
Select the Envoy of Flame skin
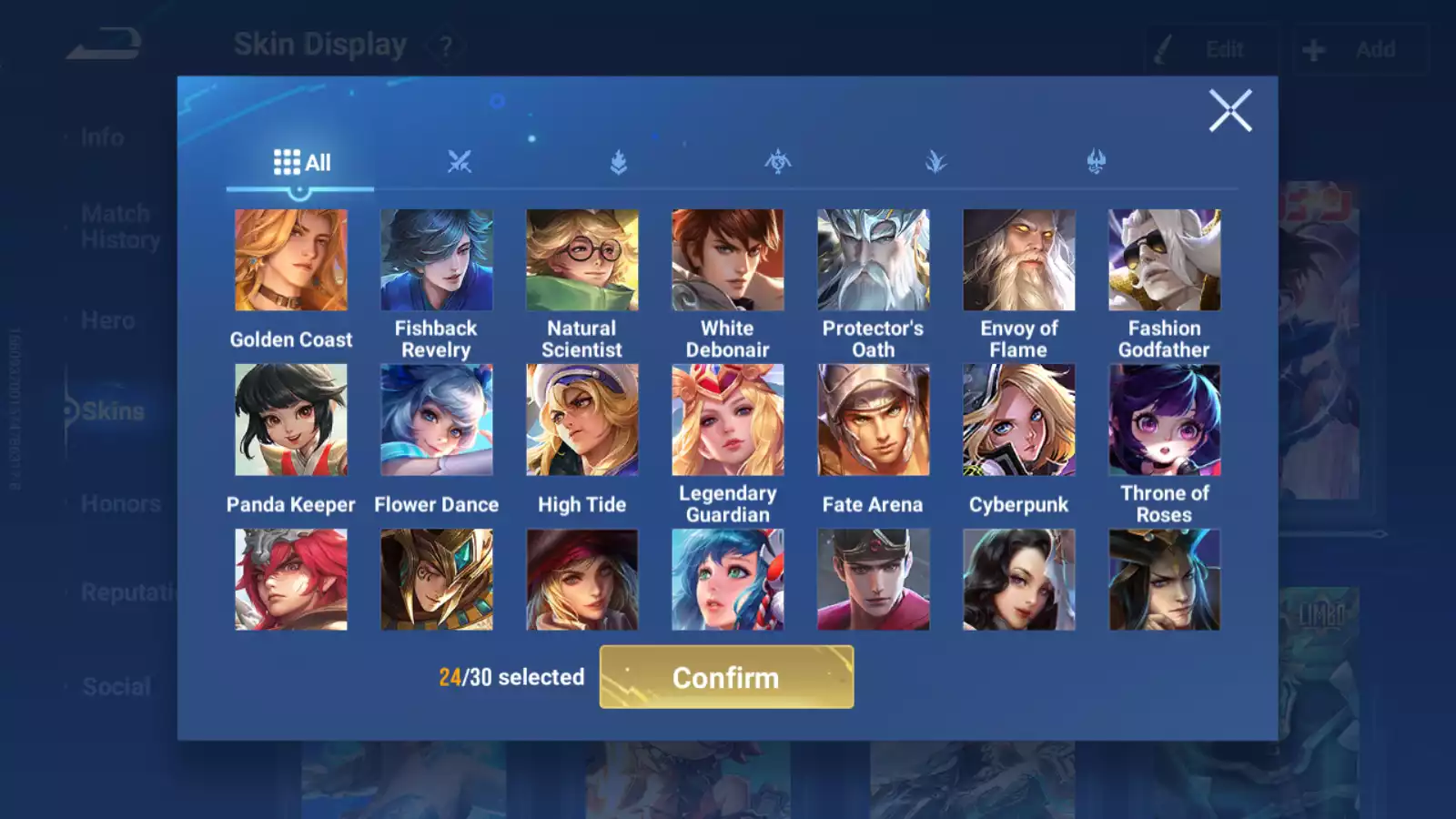click(1019, 260)
